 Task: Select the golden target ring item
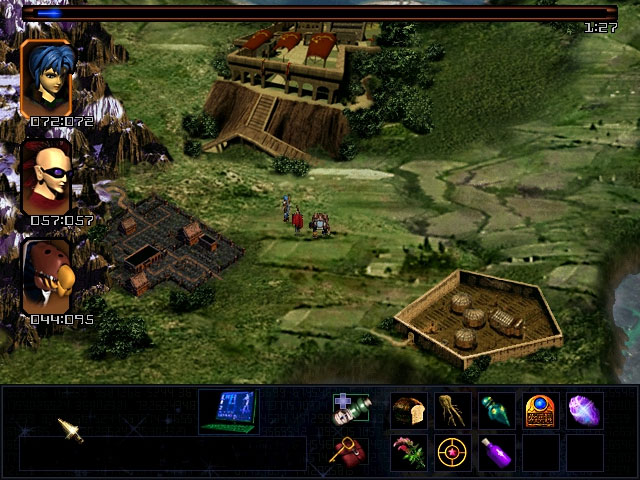click(452, 452)
